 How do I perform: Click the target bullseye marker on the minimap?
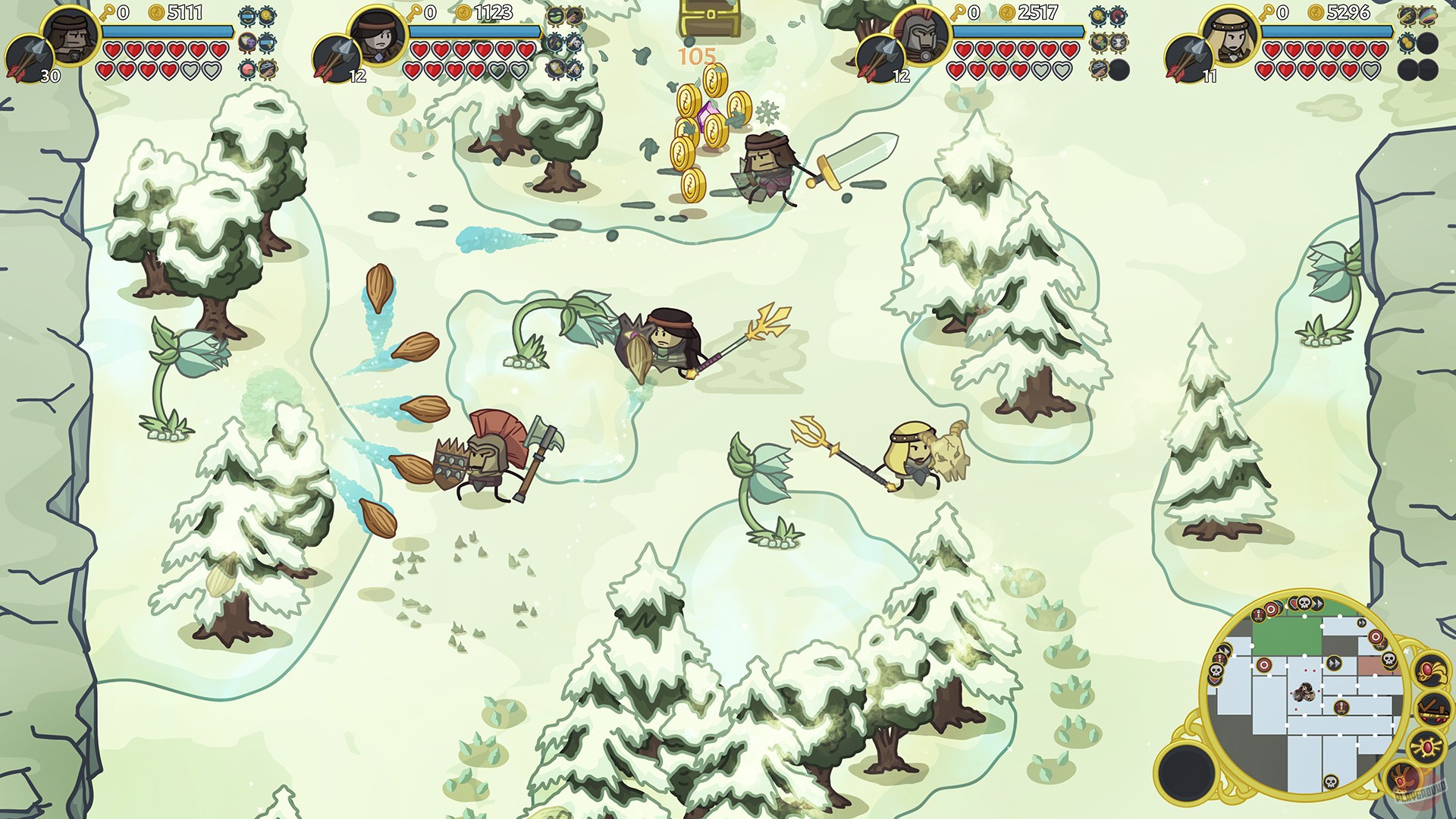pyautogui.click(x=1264, y=664)
